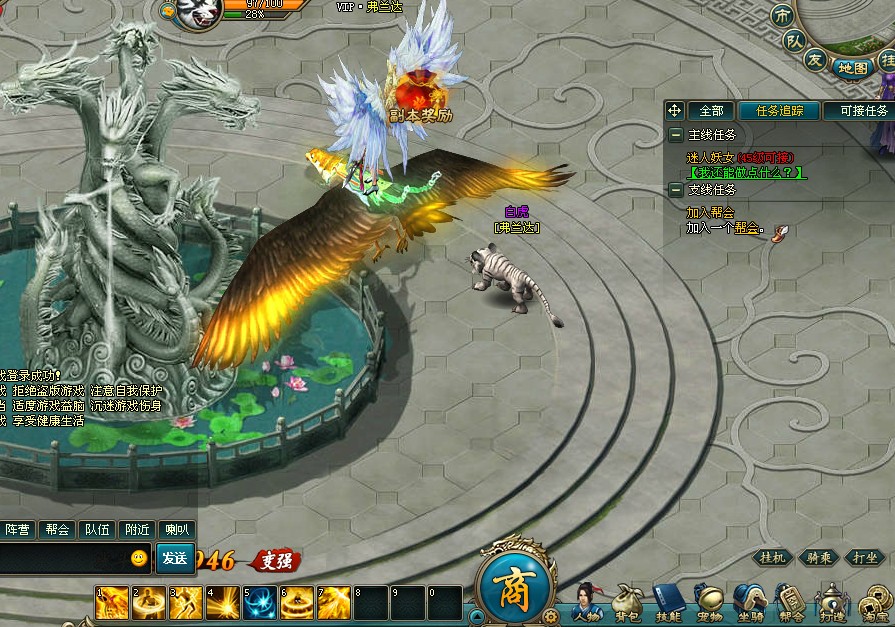Send chat with the 发送 button

175,558
